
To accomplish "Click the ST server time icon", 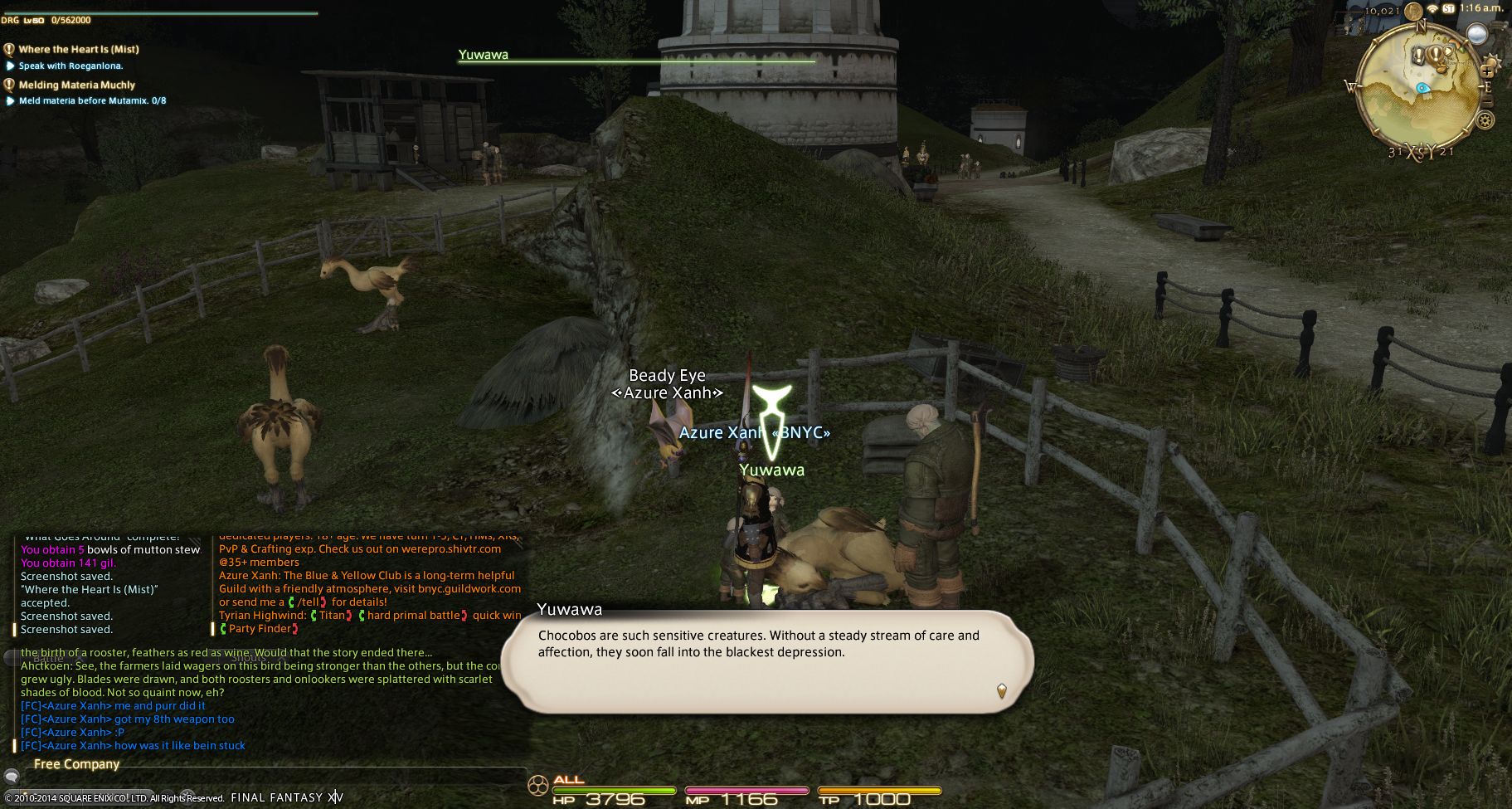I will pos(1448,8).
